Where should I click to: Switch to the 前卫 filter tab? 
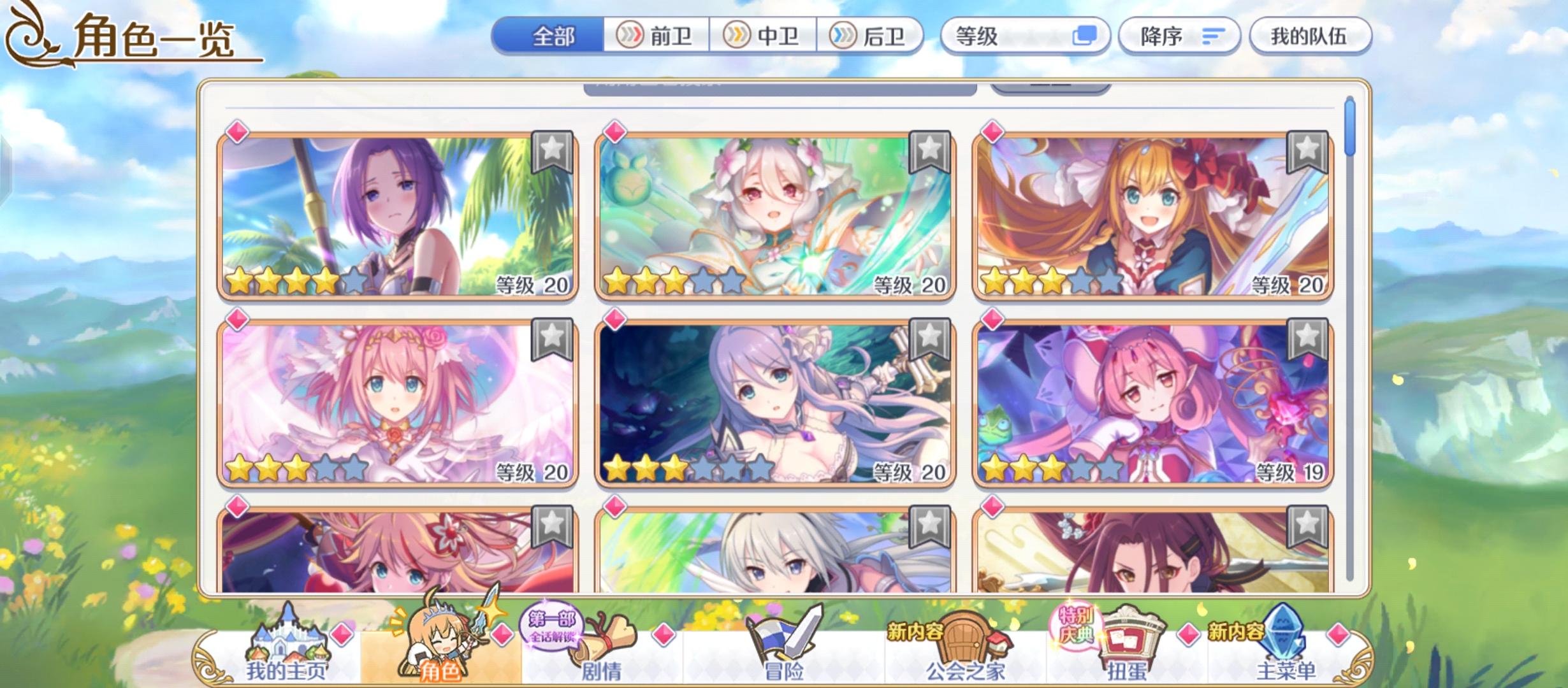click(655, 36)
